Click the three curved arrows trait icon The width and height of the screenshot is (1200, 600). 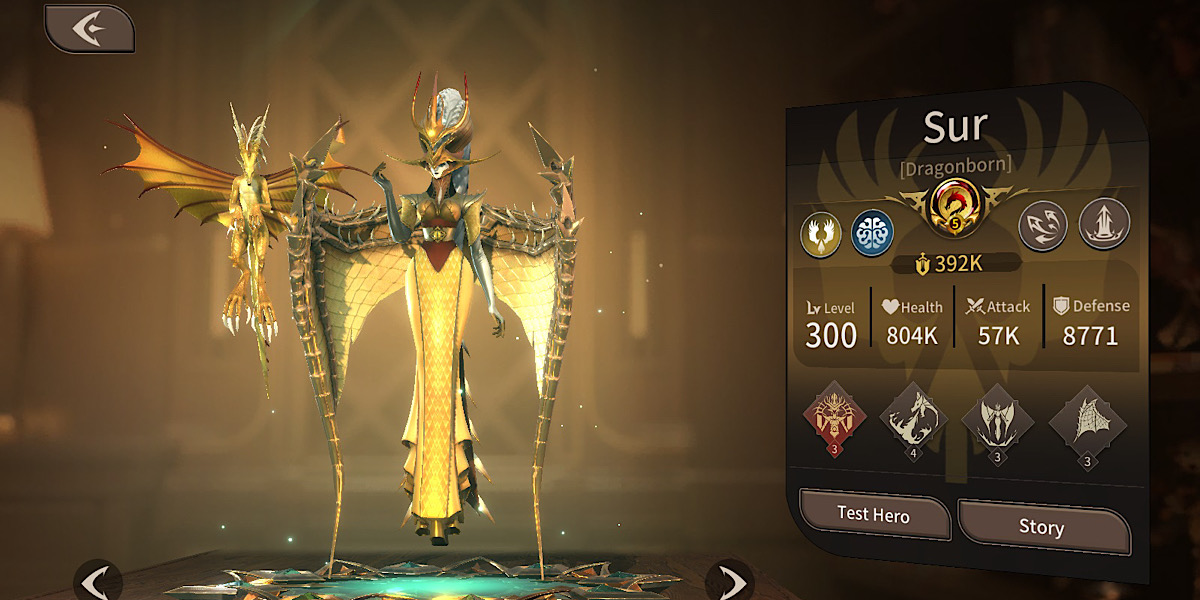click(1043, 225)
